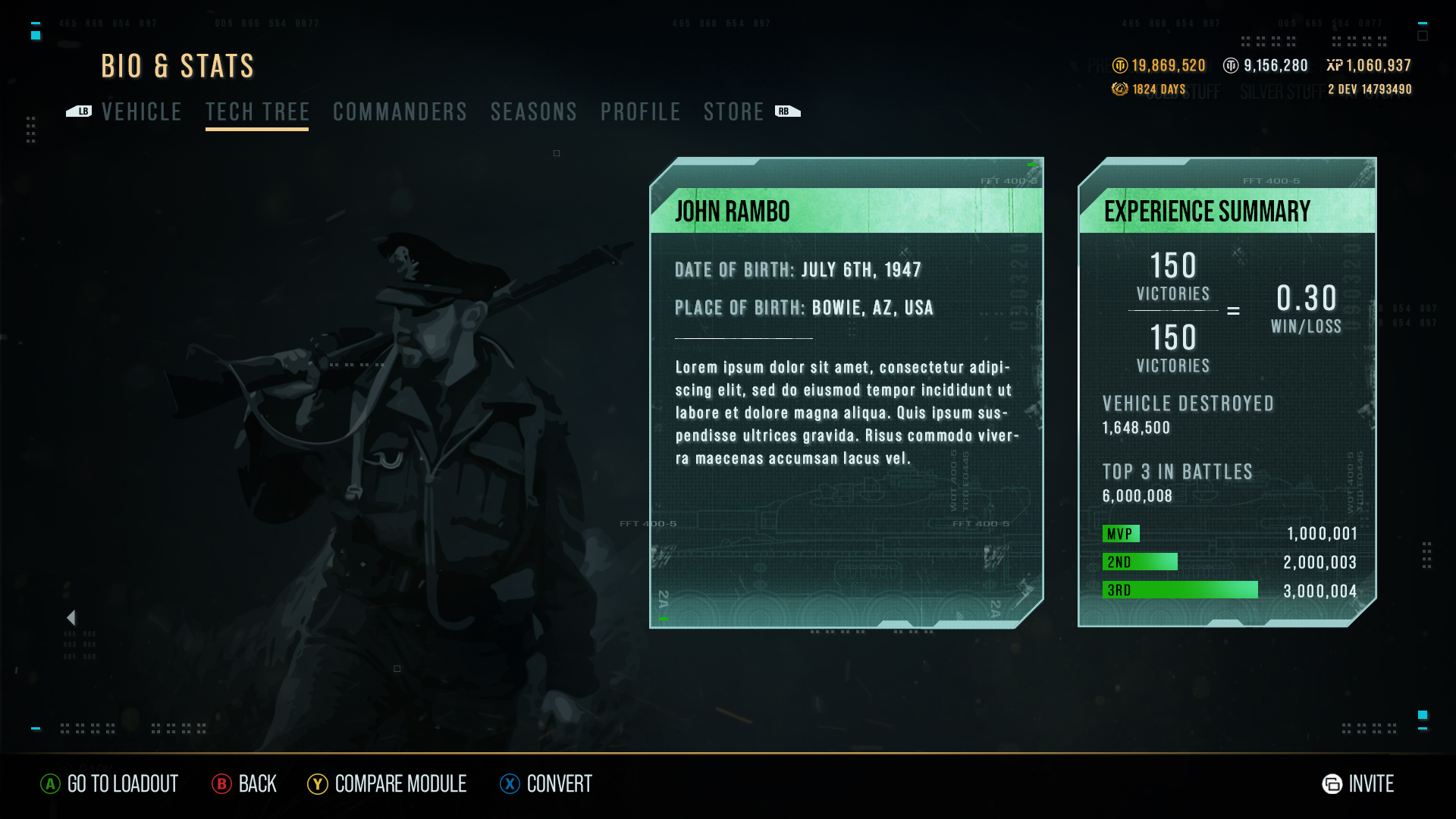Open the Store tab

(733, 112)
